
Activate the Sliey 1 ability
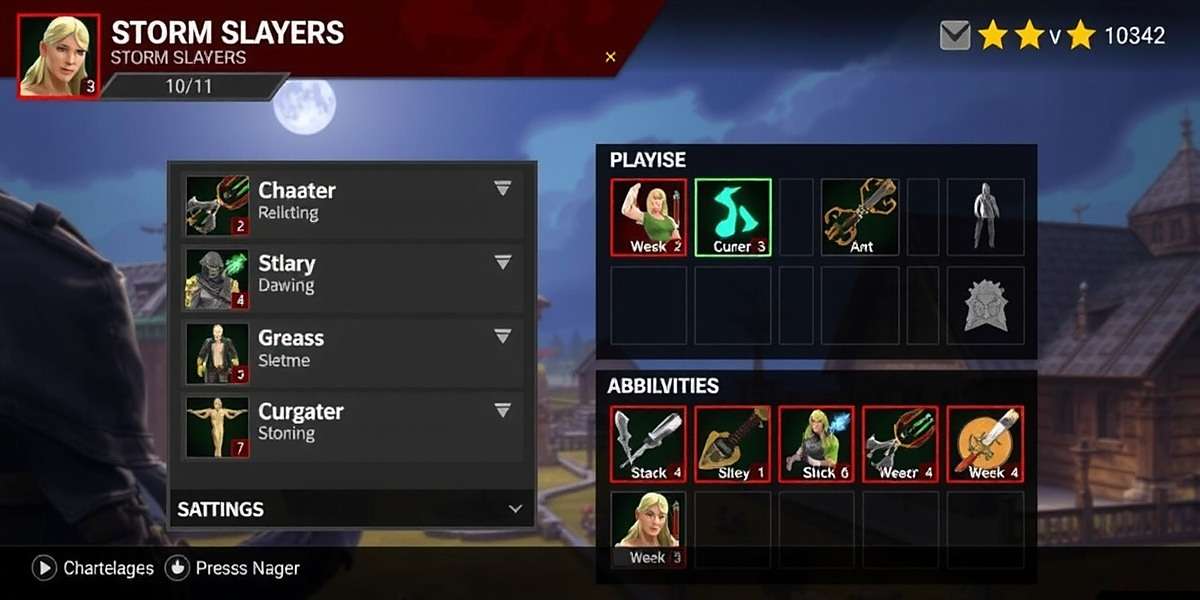[x=733, y=444]
